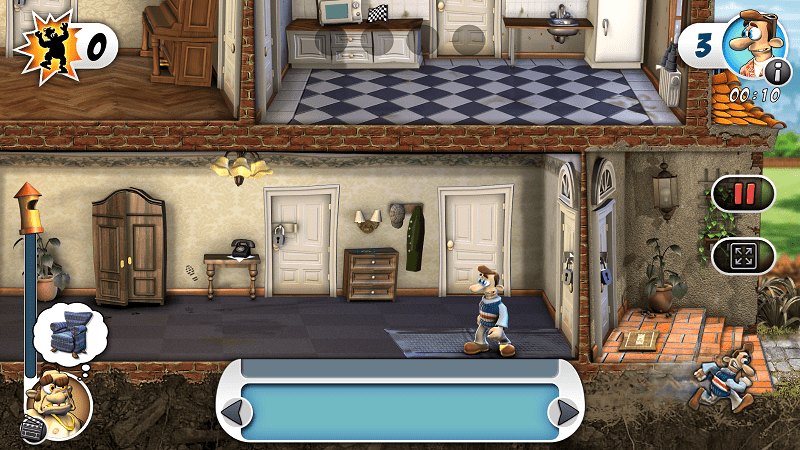The height and width of the screenshot is (450, 800).
Task: Show next inventory items with right arrow
Action: (567, 412)
